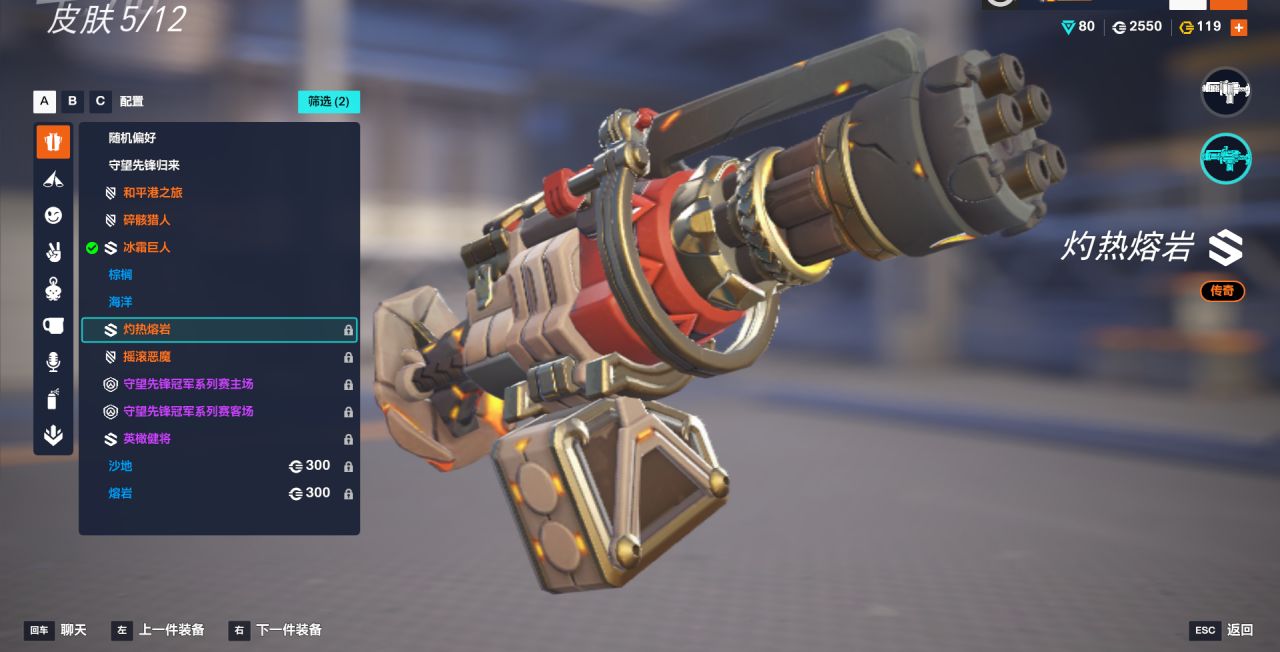1280x652 pixels.
Task: Select the equipped 冰霜巨人 skin
Action: [146, 247]
